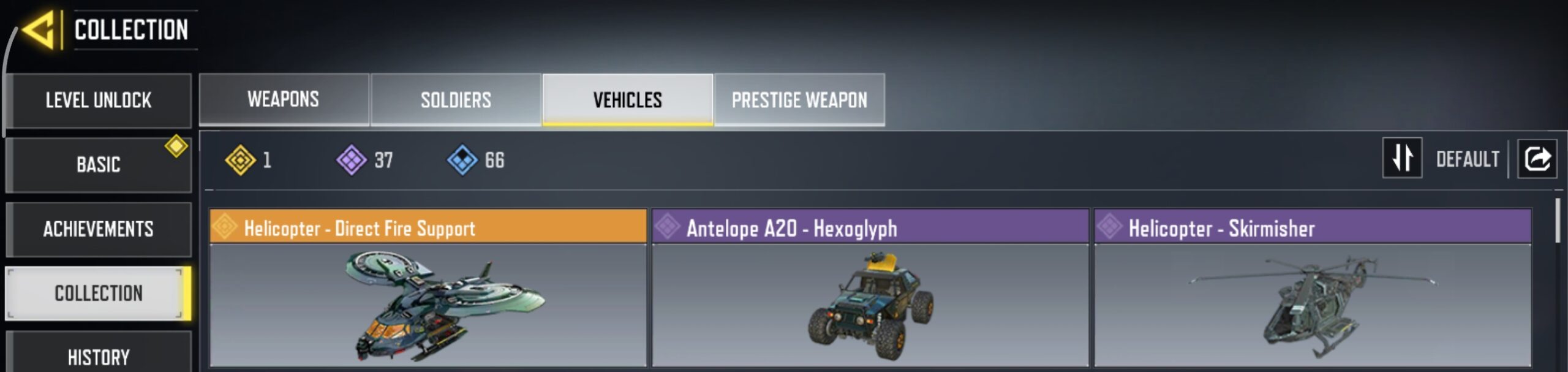Go back using the yellow arrow

pos(40,29)
